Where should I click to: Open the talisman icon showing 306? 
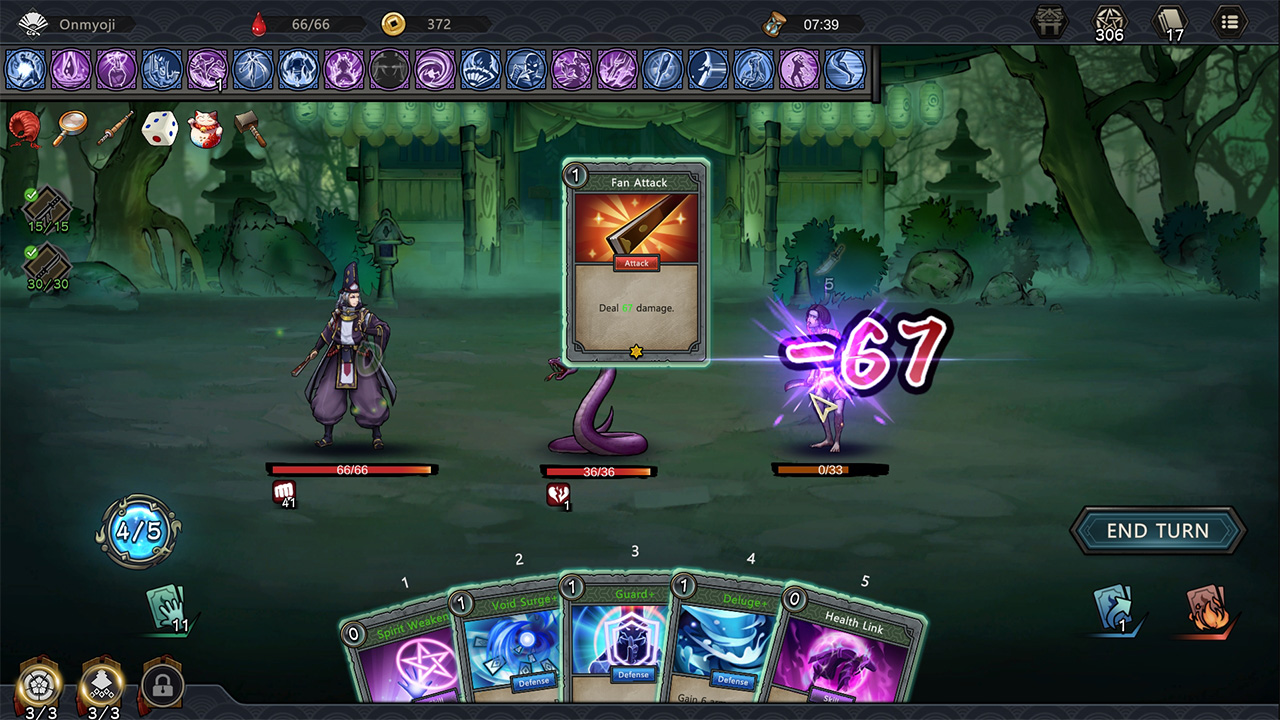[x=1110, y=22]
